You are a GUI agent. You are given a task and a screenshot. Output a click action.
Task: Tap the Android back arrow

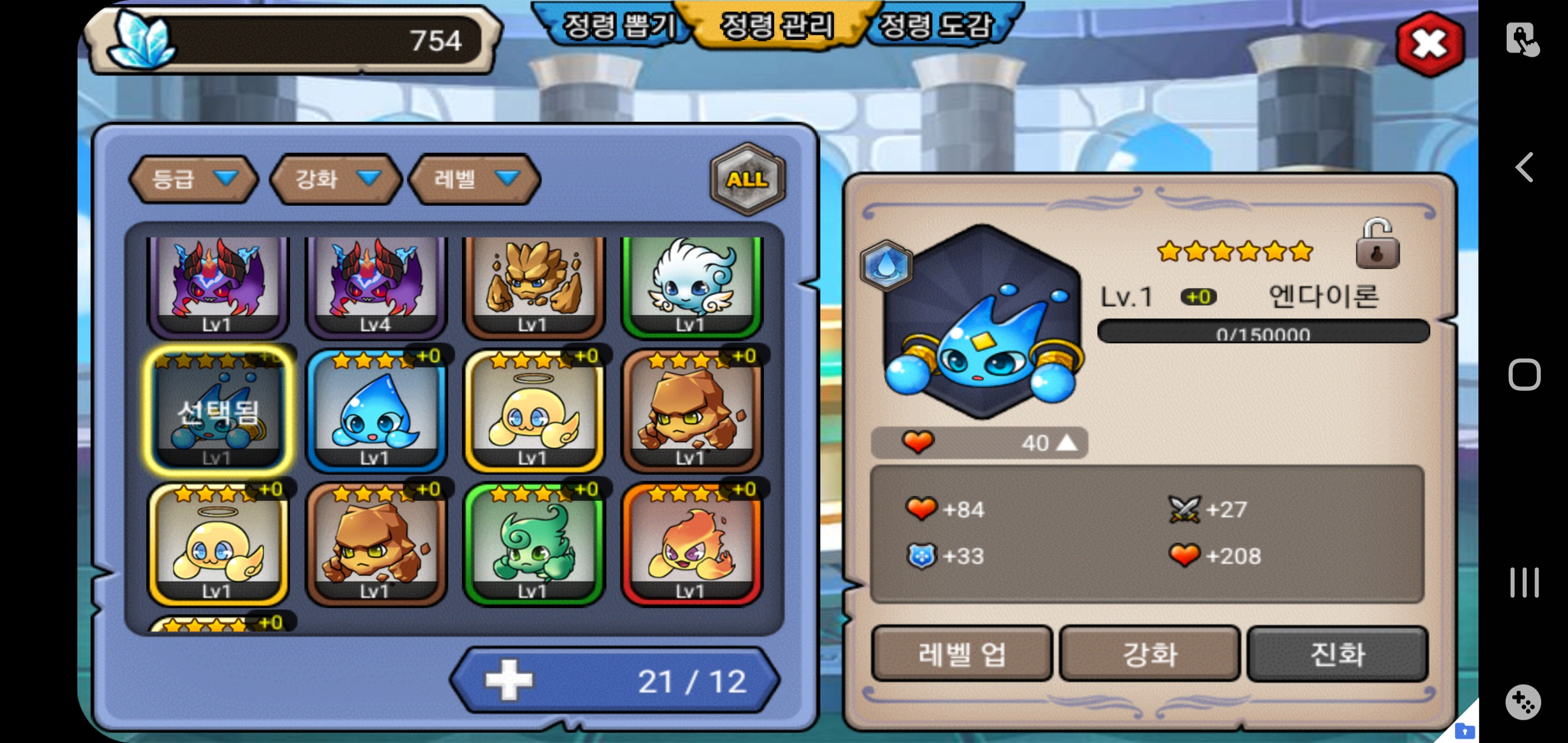coord(1524,168)
